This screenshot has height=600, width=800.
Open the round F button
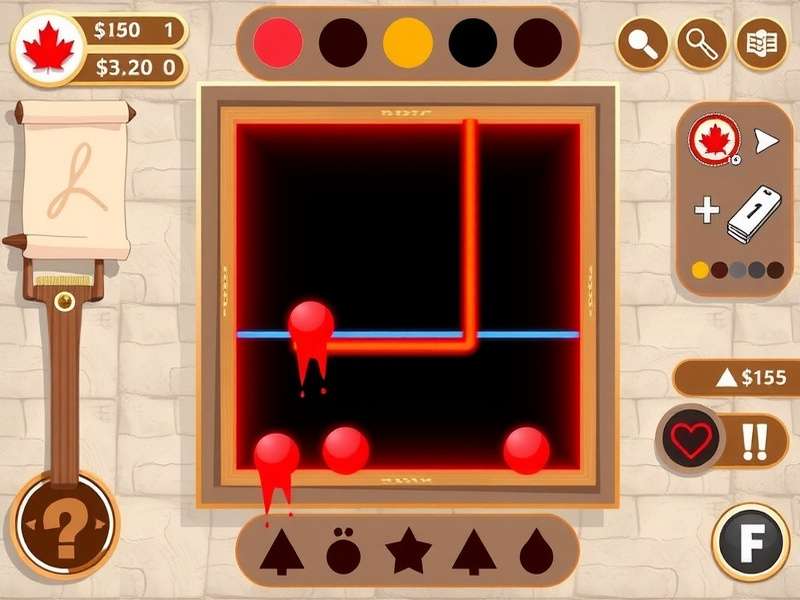751,541
